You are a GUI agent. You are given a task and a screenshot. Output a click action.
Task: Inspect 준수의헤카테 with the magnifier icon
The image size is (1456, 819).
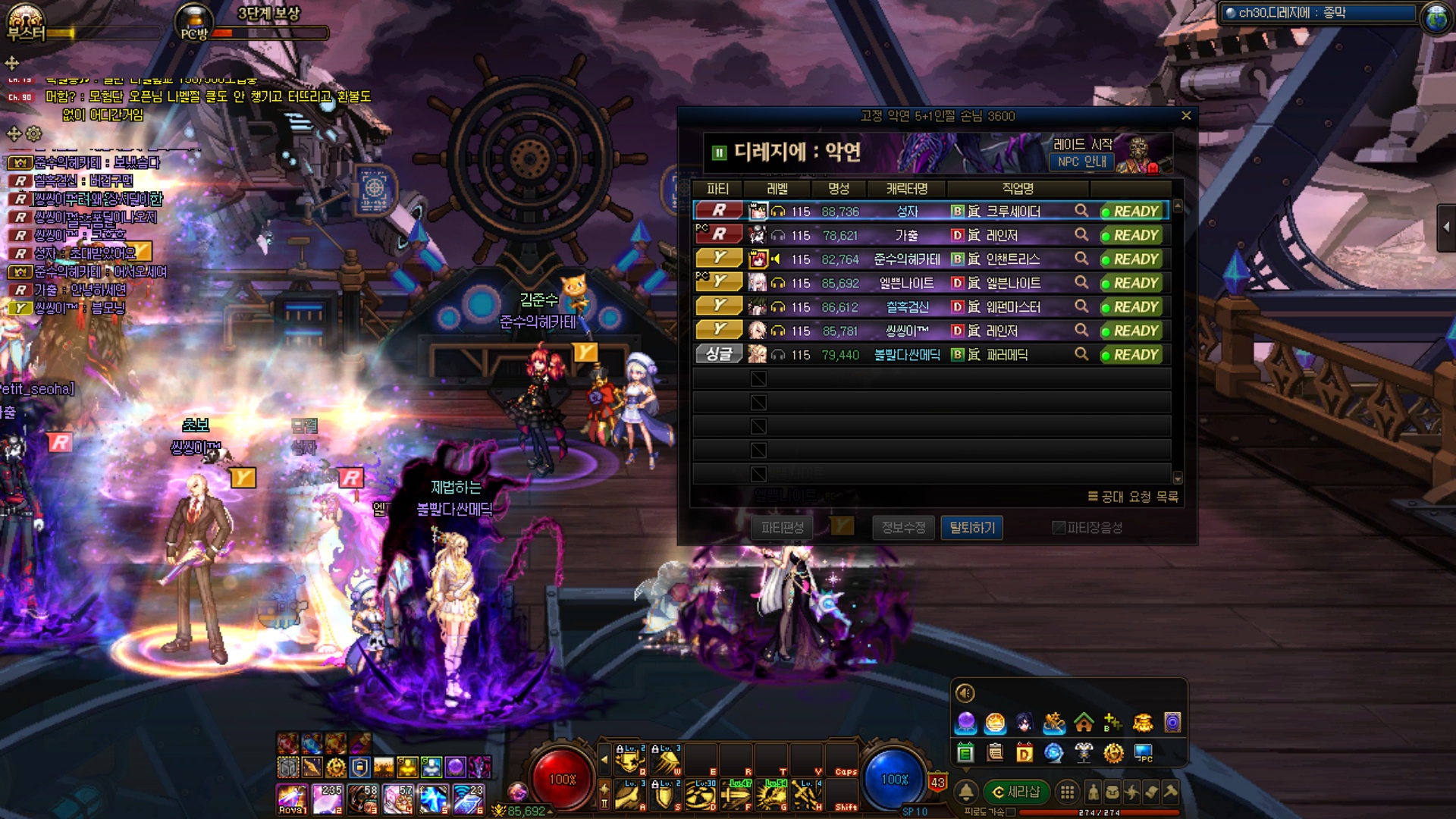click(x=1081, y=259)
